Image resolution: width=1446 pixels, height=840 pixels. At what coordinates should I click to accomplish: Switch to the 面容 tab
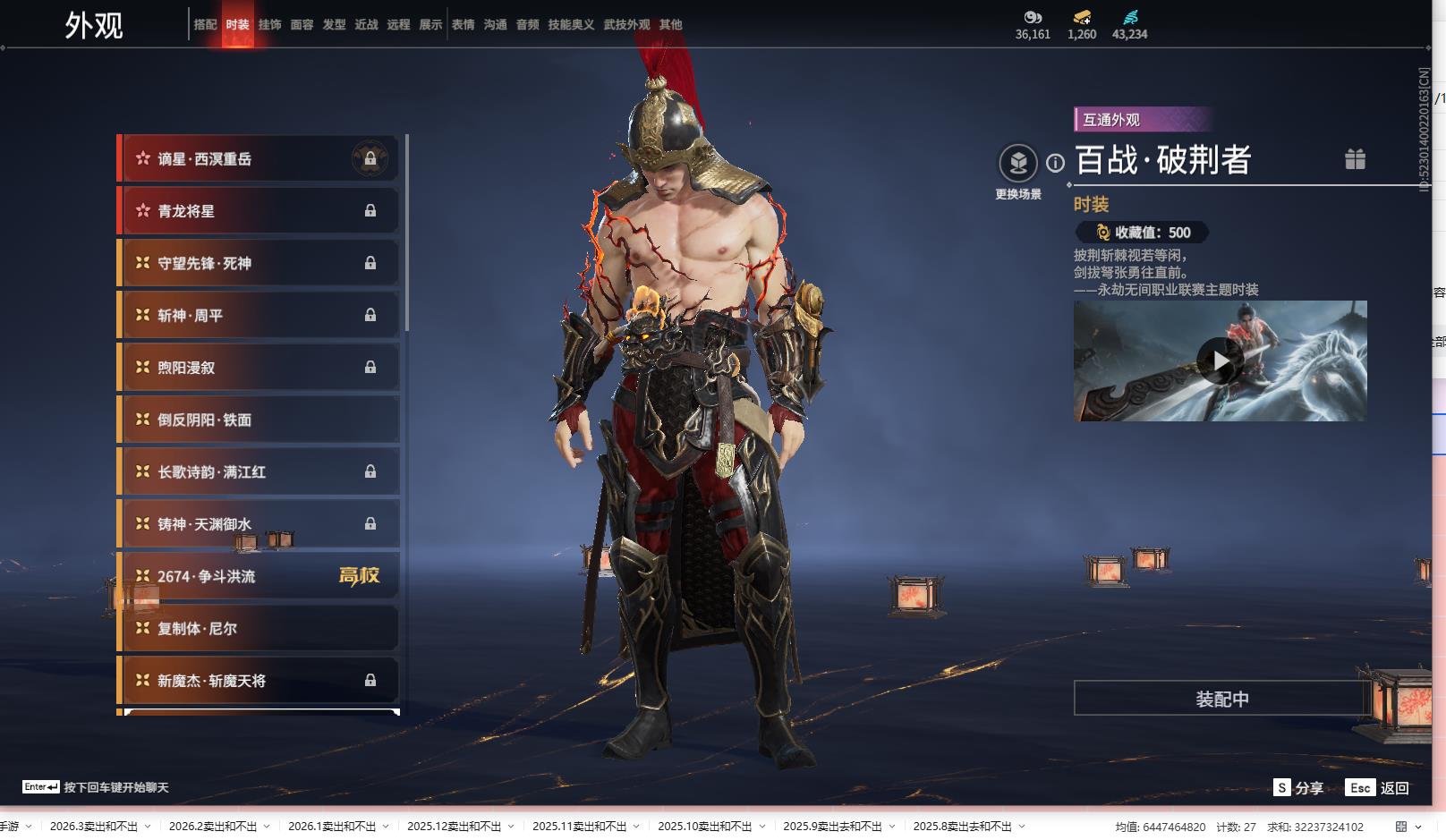[x=302, y=25]
